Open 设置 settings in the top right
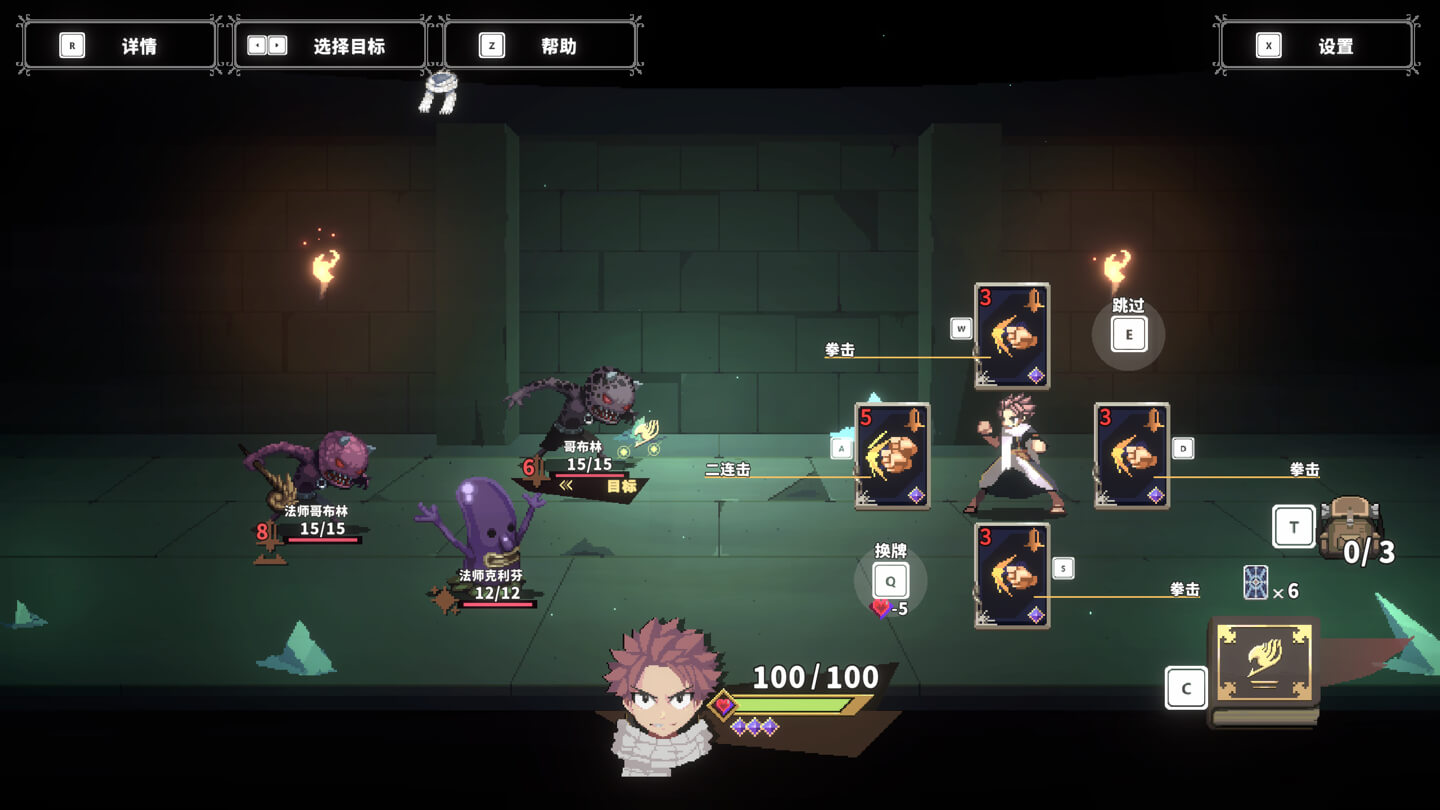Viewport: 1440px width, 810px height. [x=1315, y=45]
